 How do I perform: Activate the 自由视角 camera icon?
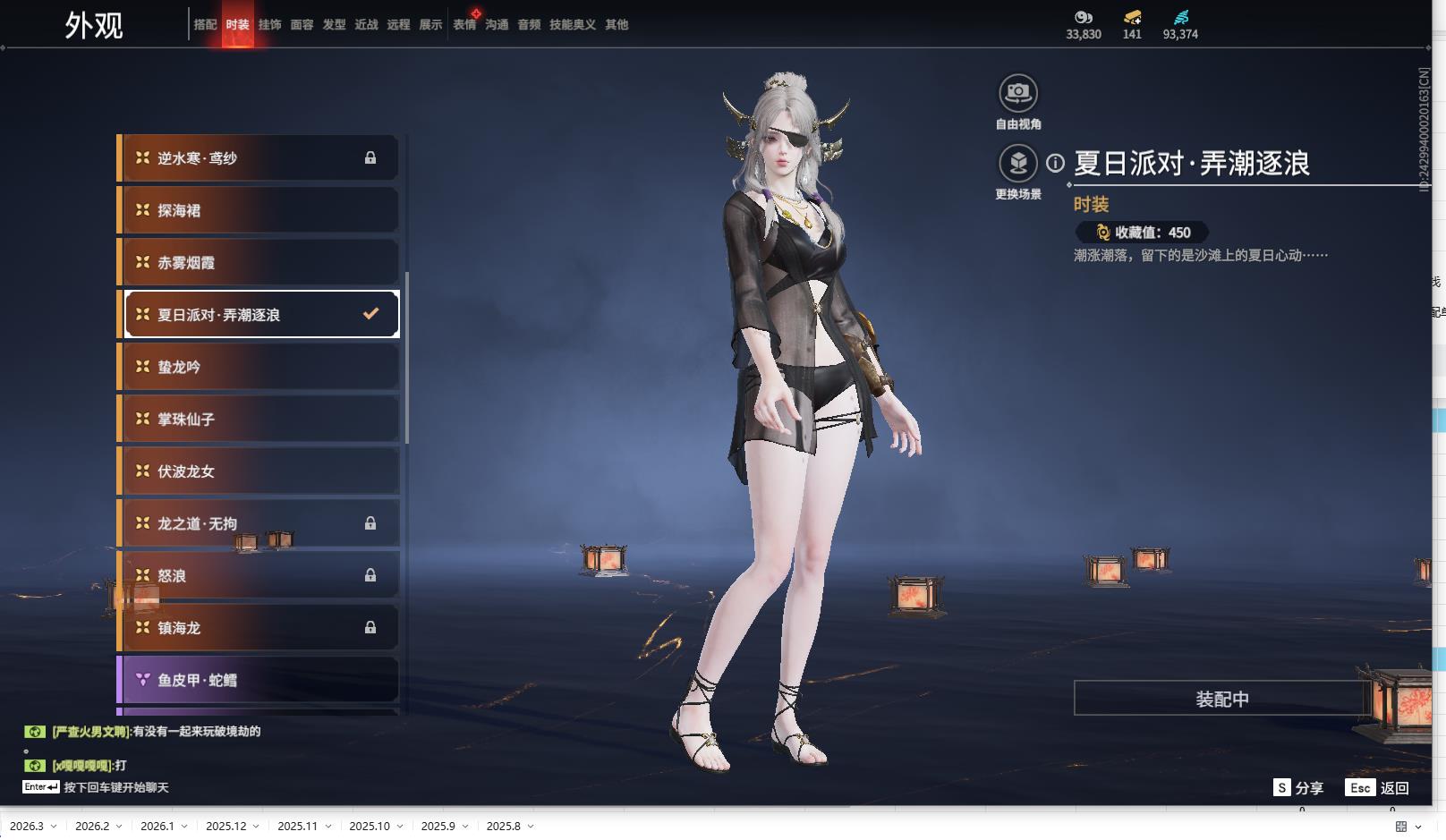coord(1018,93)
